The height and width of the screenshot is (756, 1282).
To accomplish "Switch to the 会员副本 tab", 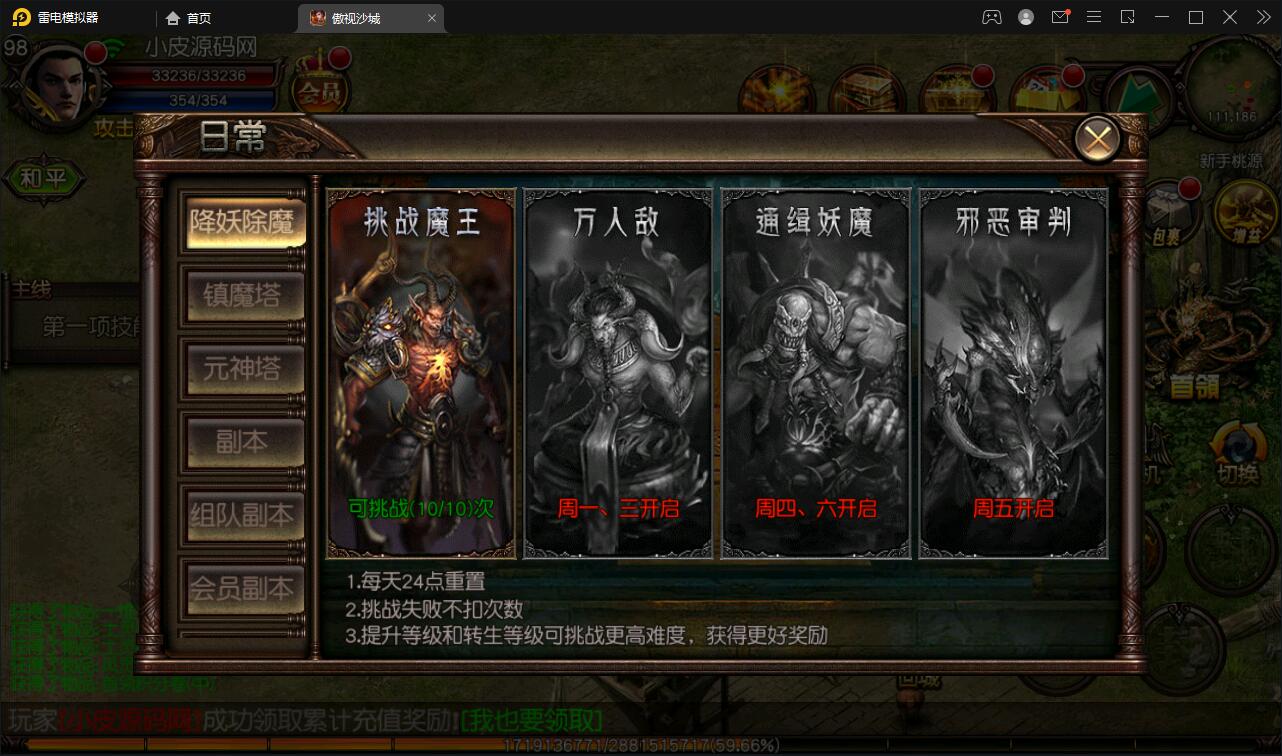I will pyautogui.click(x=243, y=590).
